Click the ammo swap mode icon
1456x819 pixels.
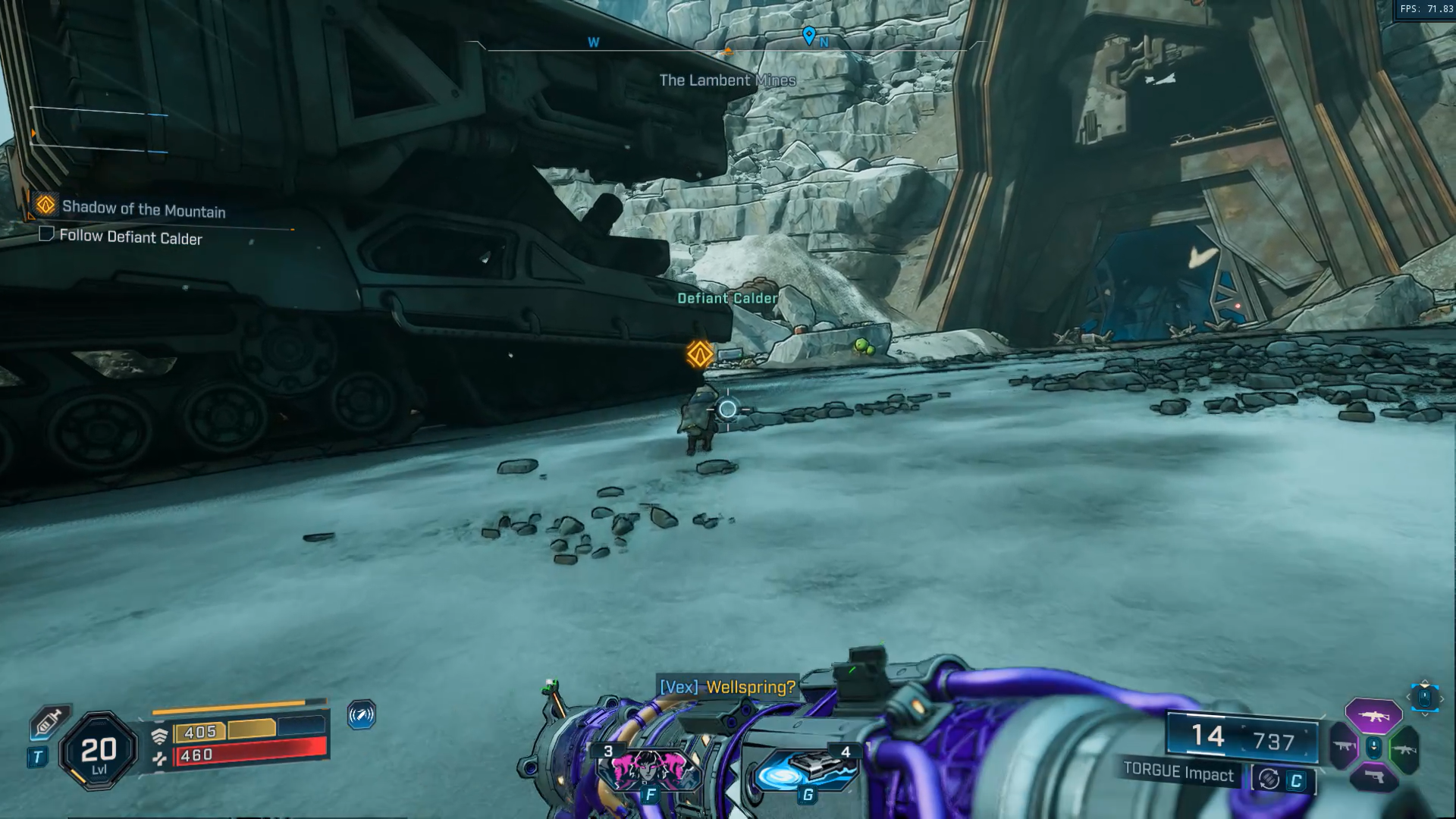tap(1269, 779)
